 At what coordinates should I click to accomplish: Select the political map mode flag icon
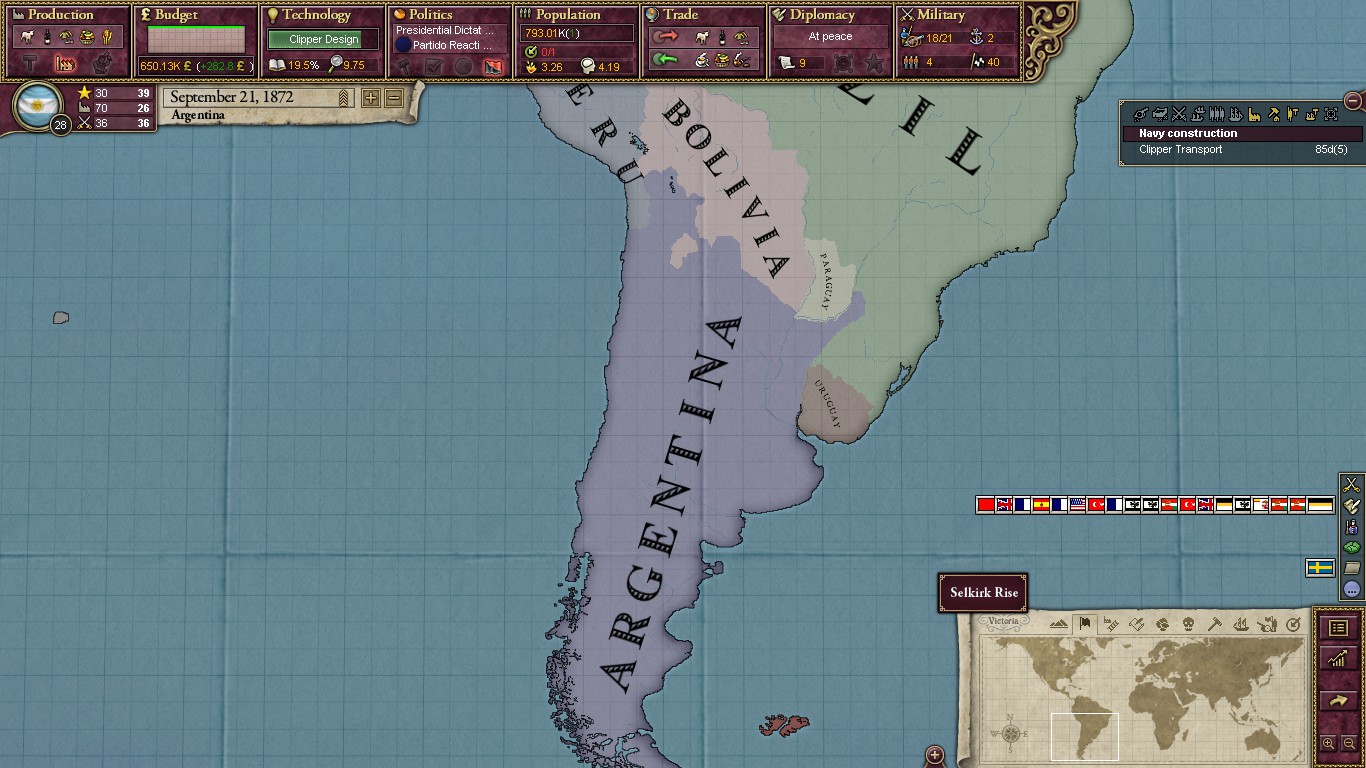pyautogui.click(x=1085, y=625)
